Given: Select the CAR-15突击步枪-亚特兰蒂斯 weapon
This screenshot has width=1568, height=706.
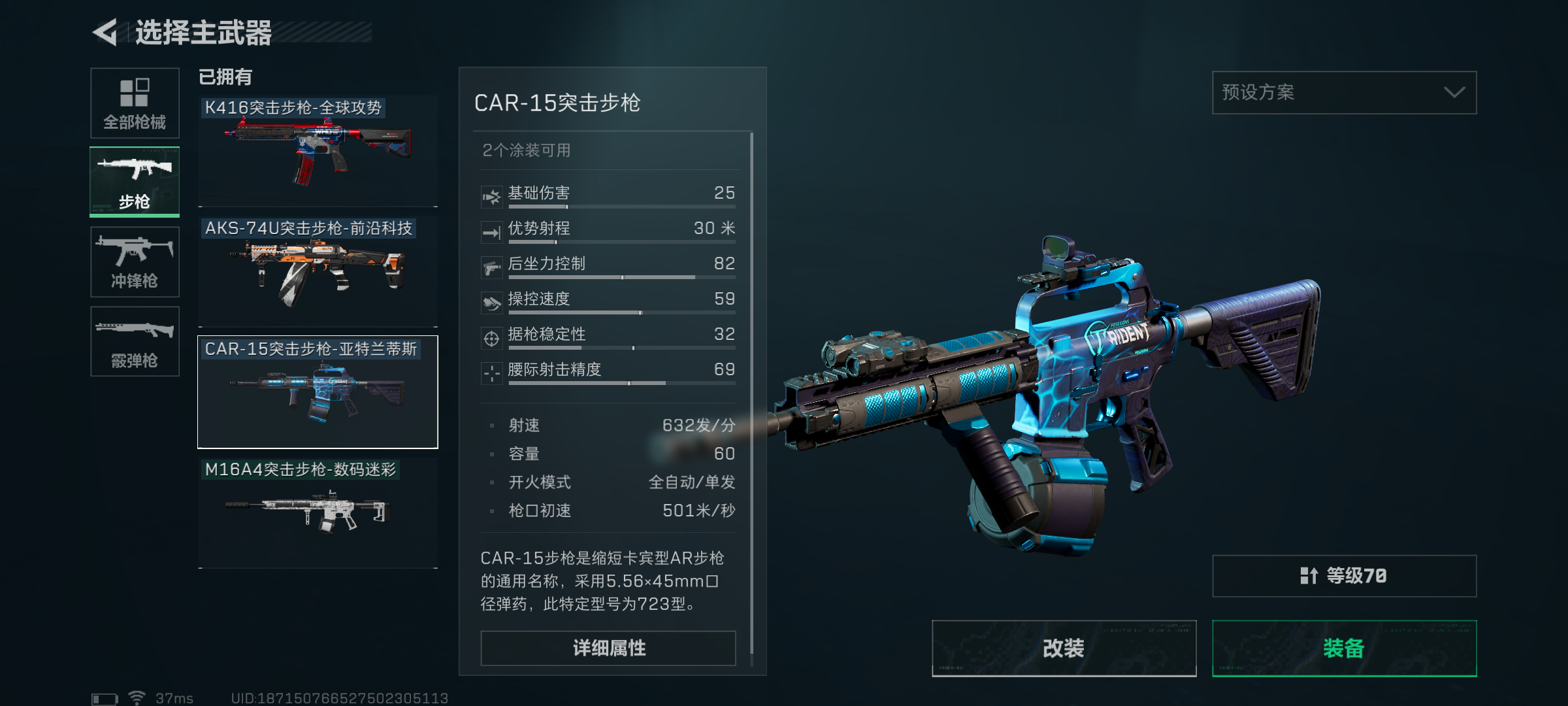Looking at the screenshot, I should 318,392.
